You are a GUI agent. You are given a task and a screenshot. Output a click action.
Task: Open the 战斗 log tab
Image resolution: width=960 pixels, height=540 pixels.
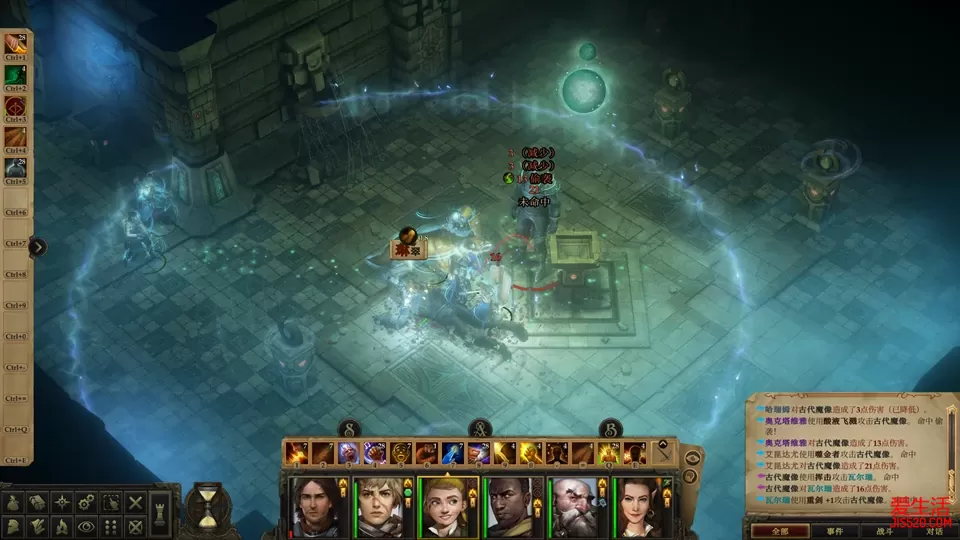coord(884,531)
